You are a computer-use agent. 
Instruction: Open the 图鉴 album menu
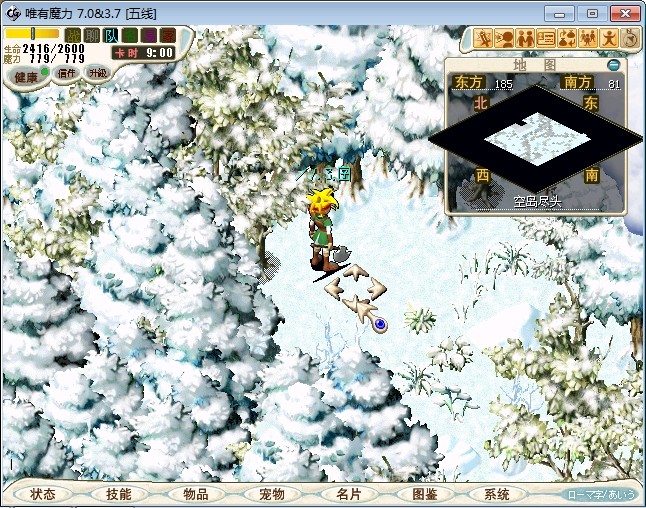[x=424, y=494]
